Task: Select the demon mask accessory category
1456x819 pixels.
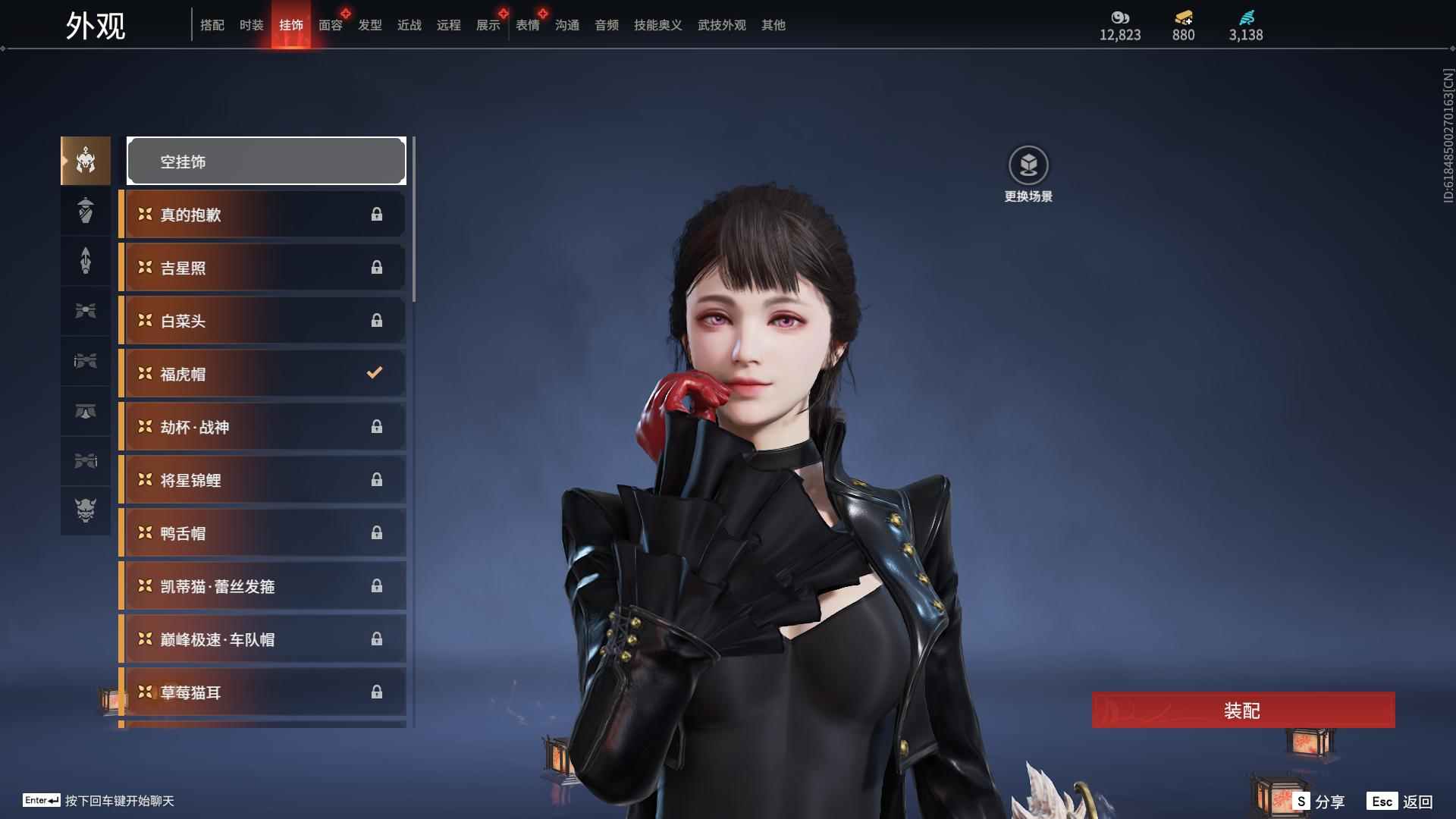Action: click(86, 510)
